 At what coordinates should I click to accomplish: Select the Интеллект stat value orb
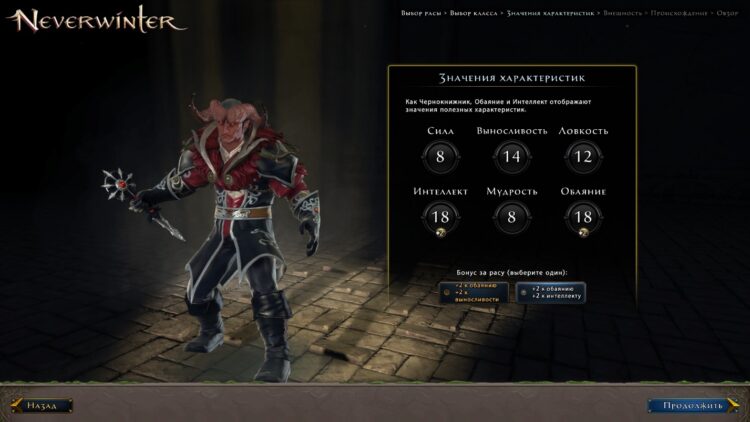(441, 217)
